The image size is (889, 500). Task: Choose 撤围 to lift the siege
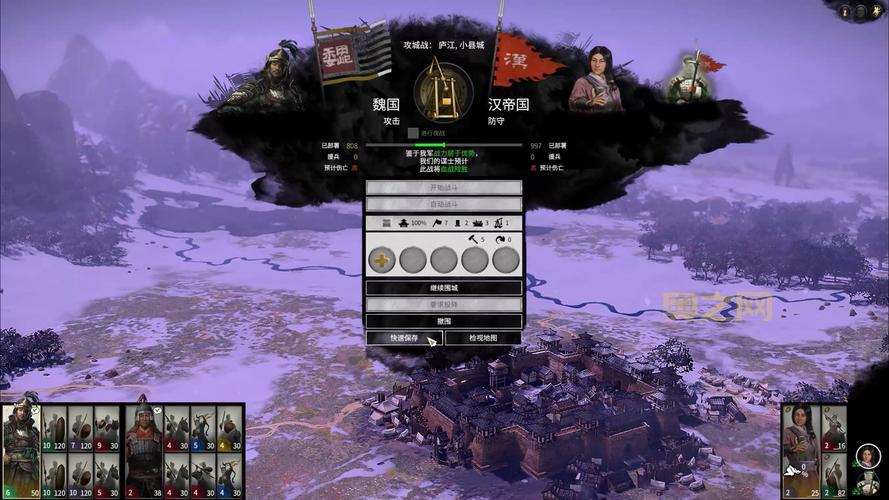click(443, 321)
